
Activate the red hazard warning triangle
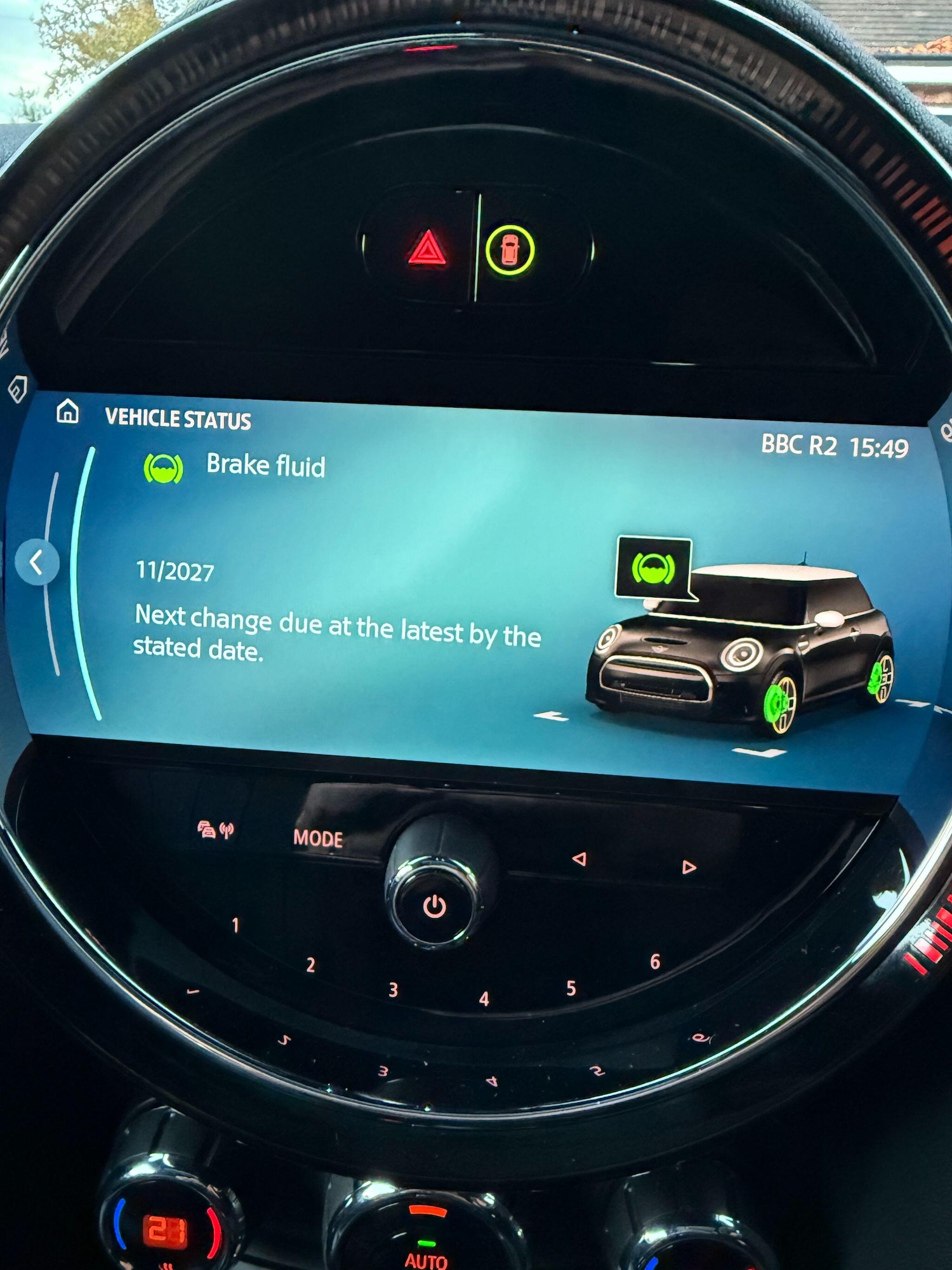pyautogui.click(x=427, y=248)
